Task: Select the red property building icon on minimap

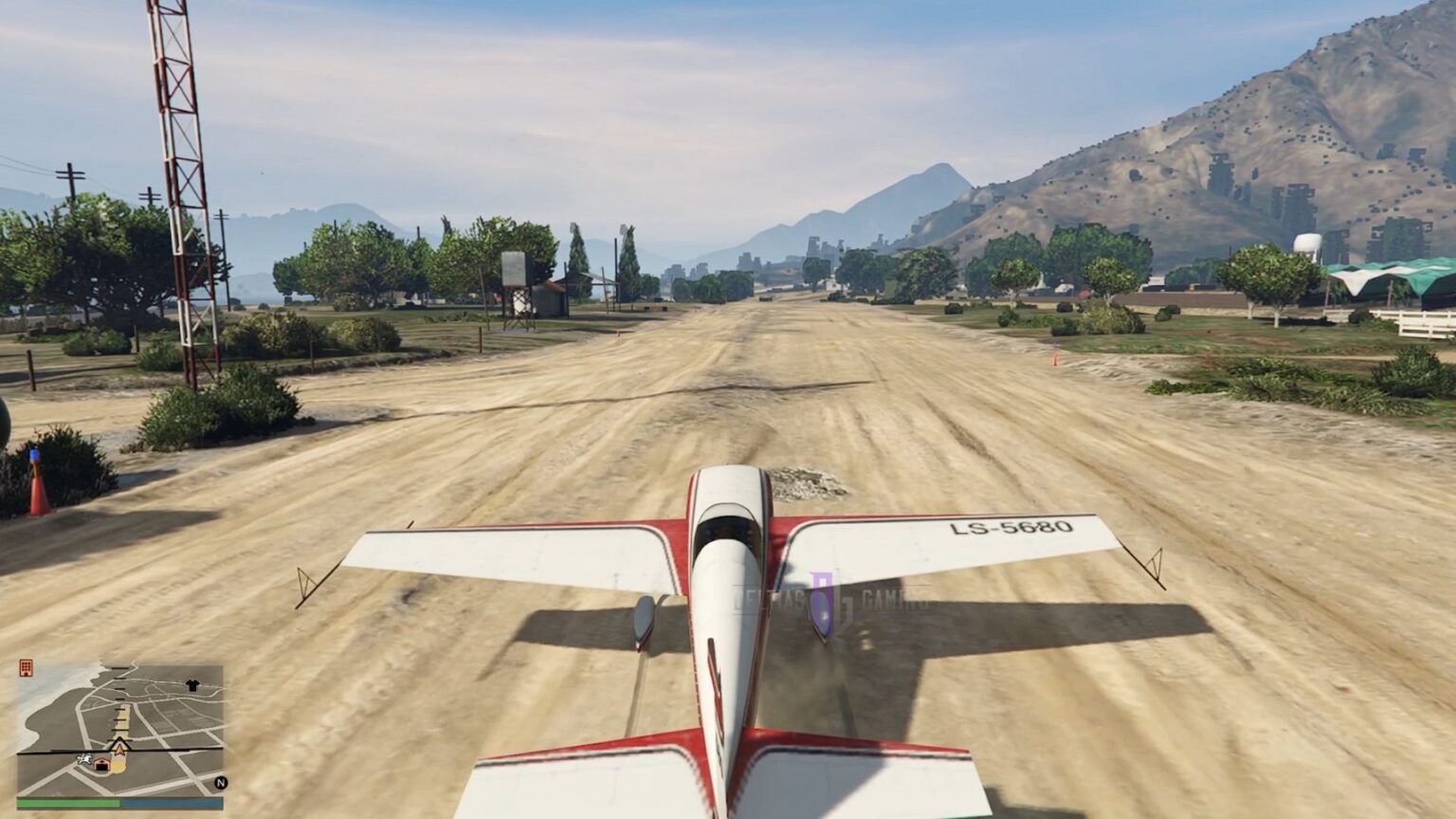Action: (x=27, y=668)
